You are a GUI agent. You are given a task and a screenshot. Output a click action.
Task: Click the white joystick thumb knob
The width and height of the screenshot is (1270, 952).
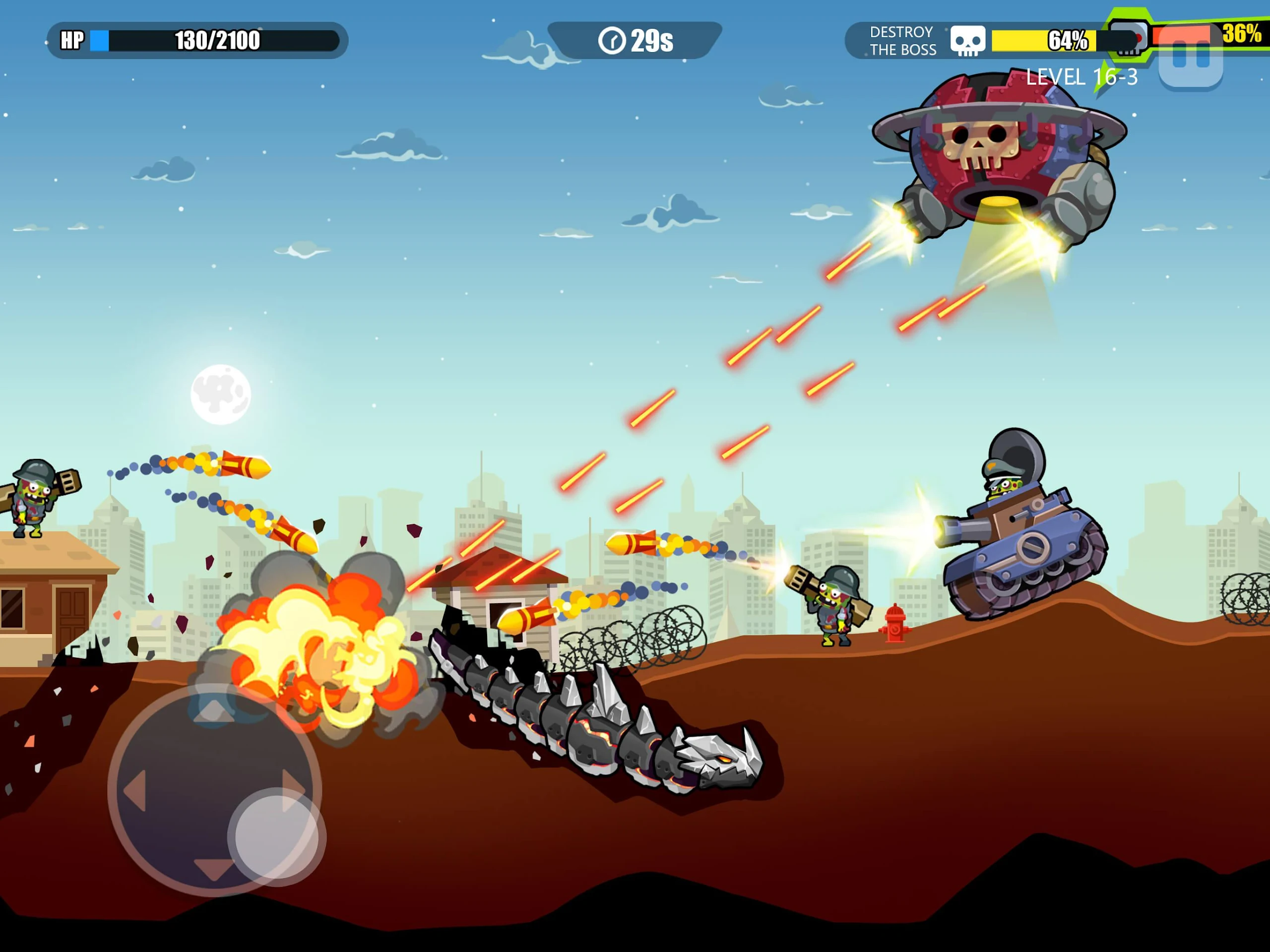click(x=277, y=836)
